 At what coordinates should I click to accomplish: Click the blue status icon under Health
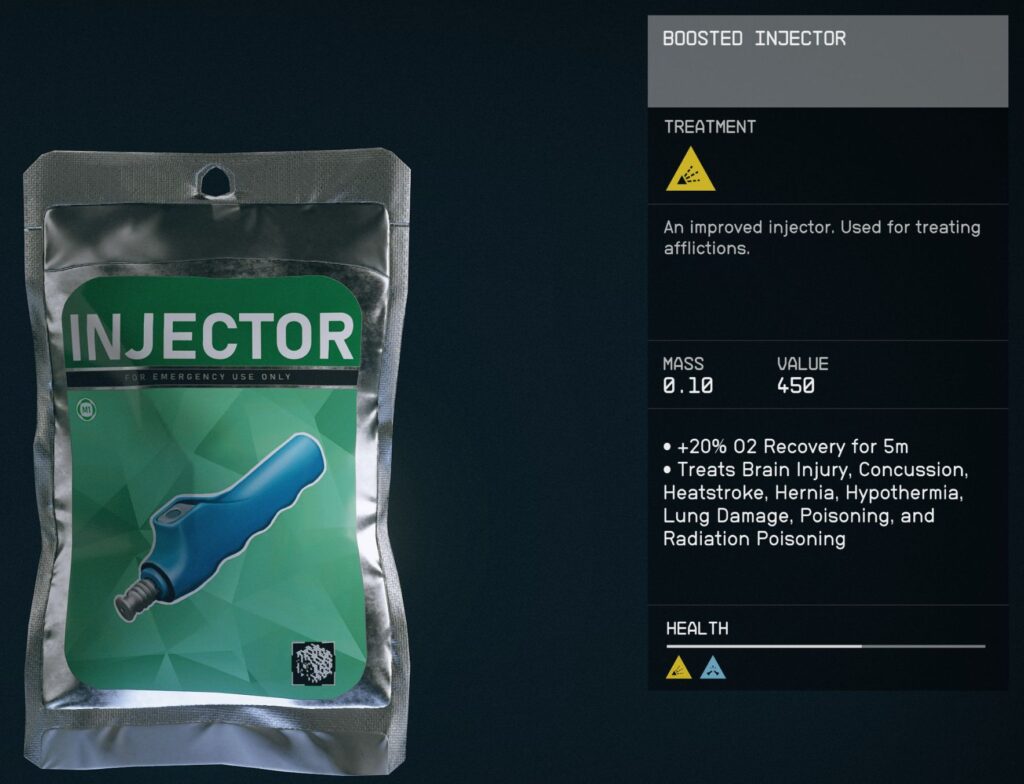point(712,668)
